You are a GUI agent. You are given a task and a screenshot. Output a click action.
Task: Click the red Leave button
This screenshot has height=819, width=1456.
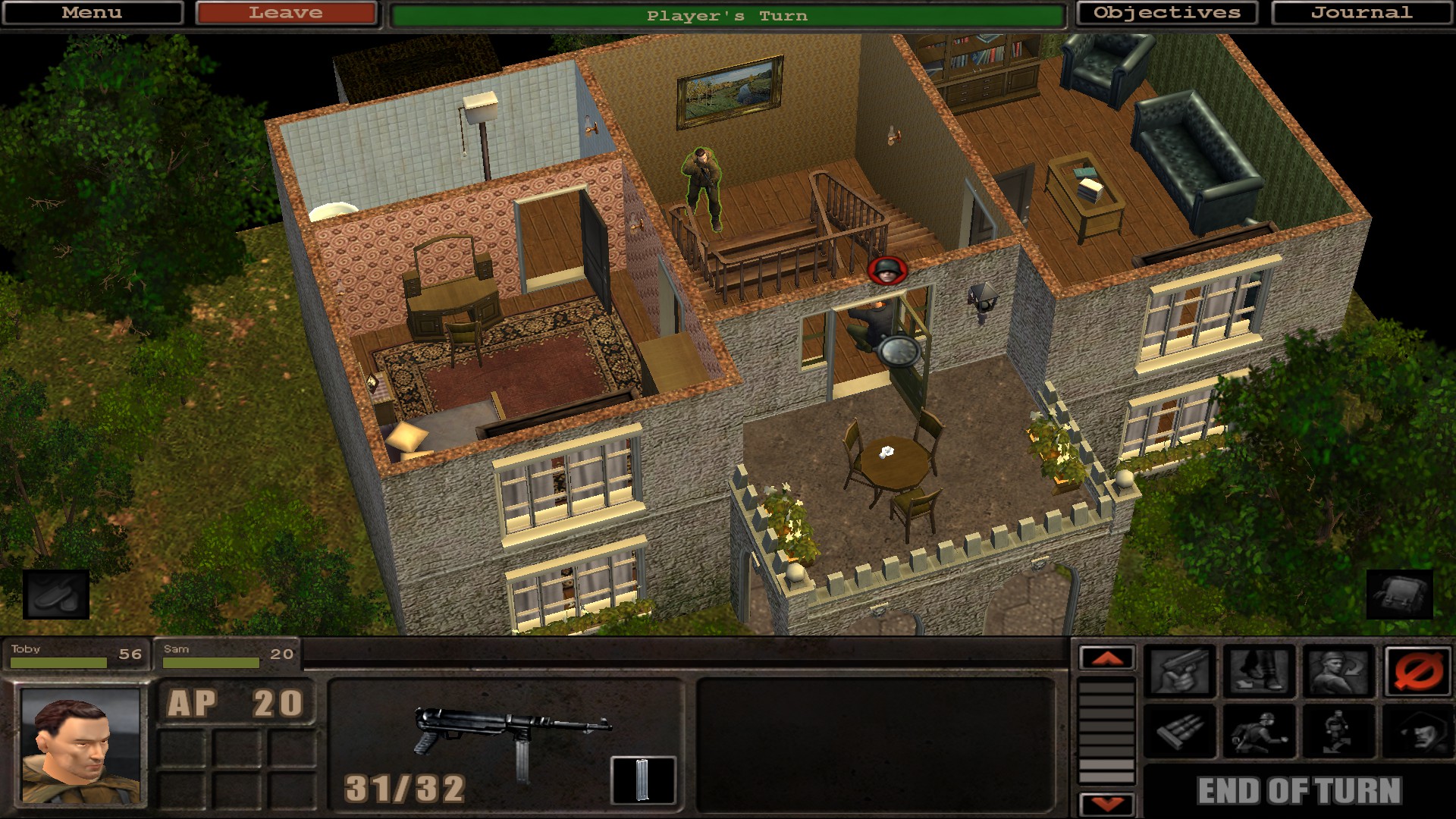pos(286,13)
